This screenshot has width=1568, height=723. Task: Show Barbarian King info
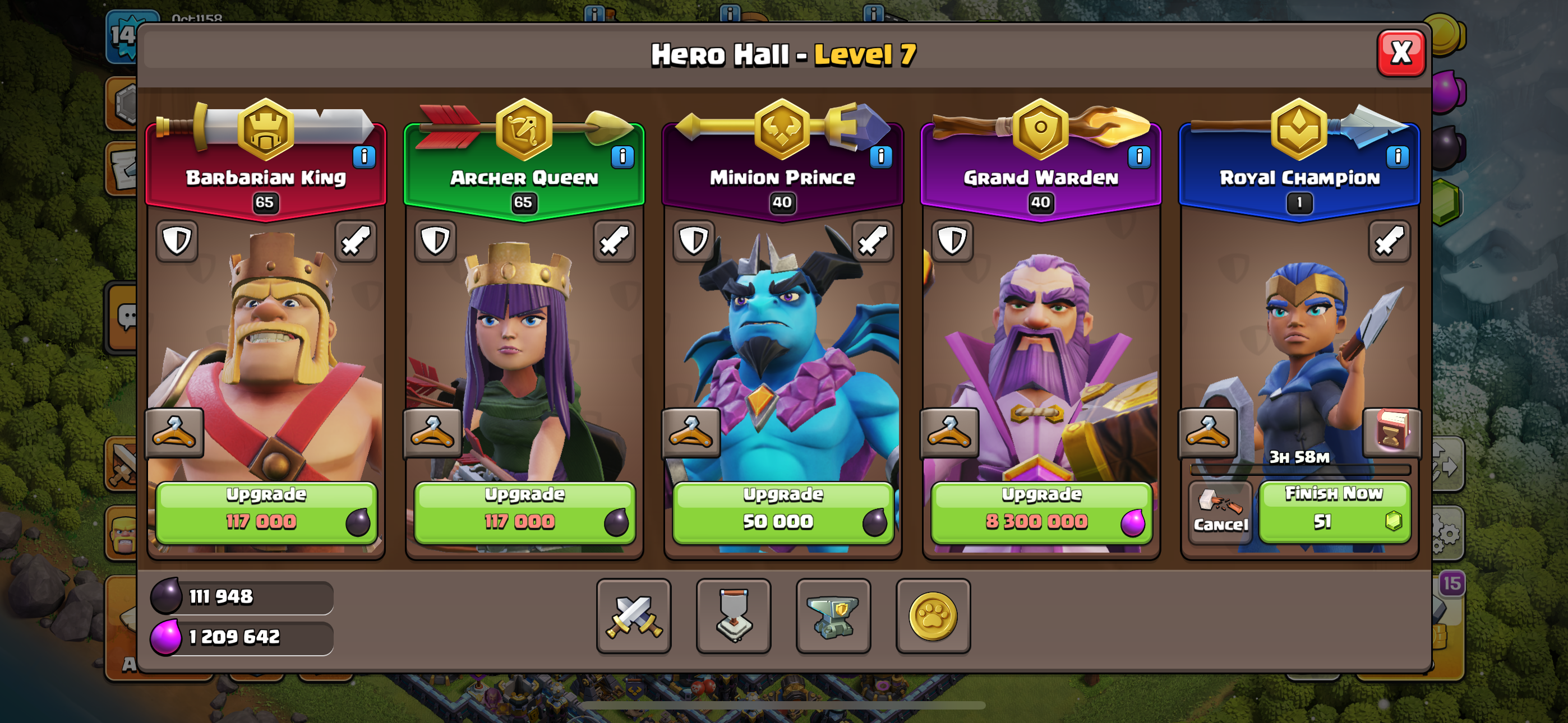(x=364, y=157)
